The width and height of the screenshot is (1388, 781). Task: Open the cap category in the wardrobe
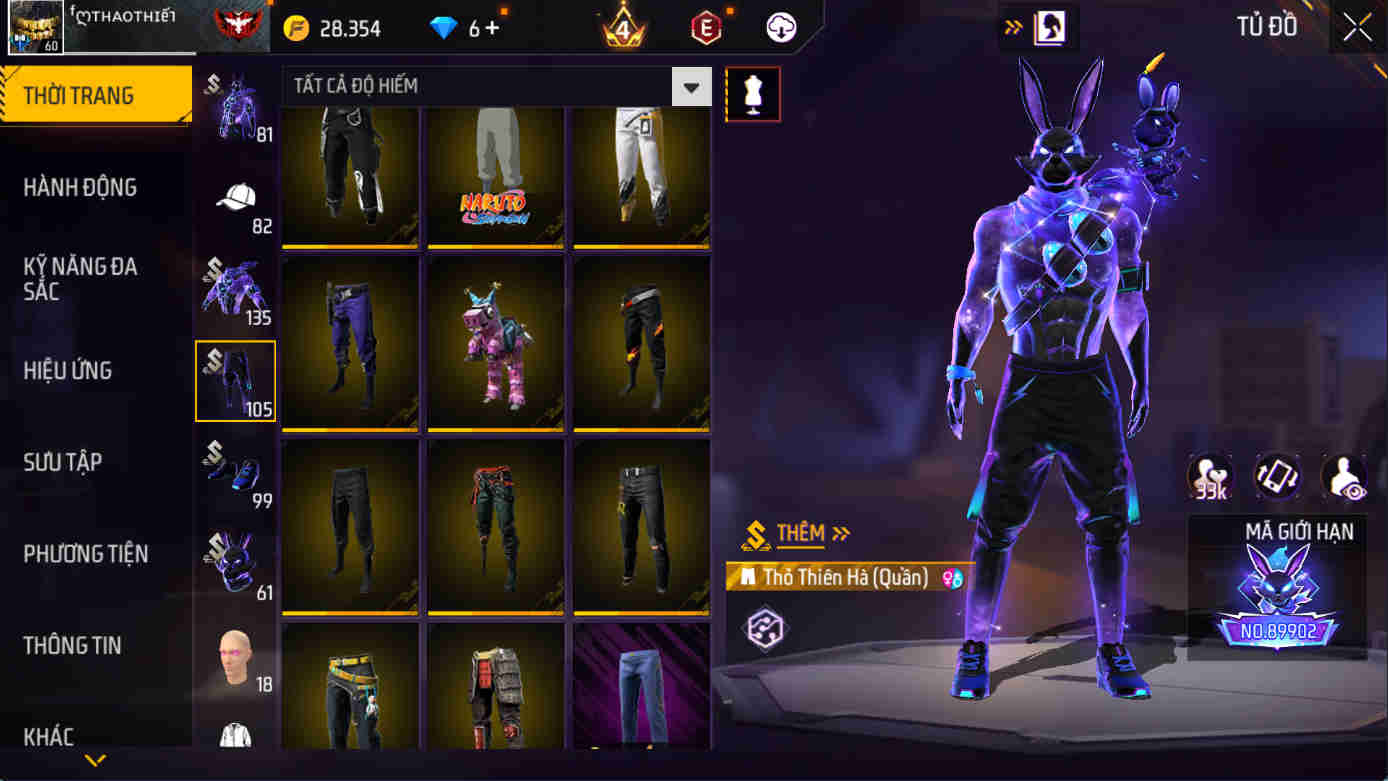[235, 201]
